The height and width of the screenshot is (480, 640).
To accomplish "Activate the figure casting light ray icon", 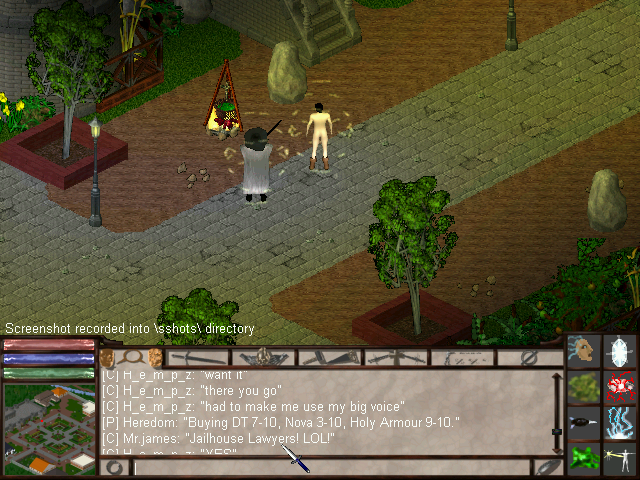I will point(622,458).
